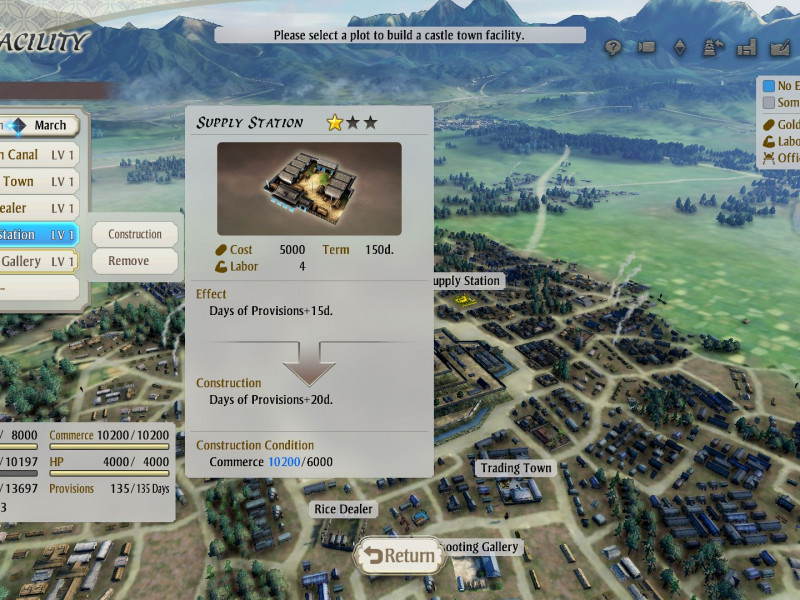Click the castle with return arrow icon
The width and height of the screenshot is (800, 600).
(713, 47)
